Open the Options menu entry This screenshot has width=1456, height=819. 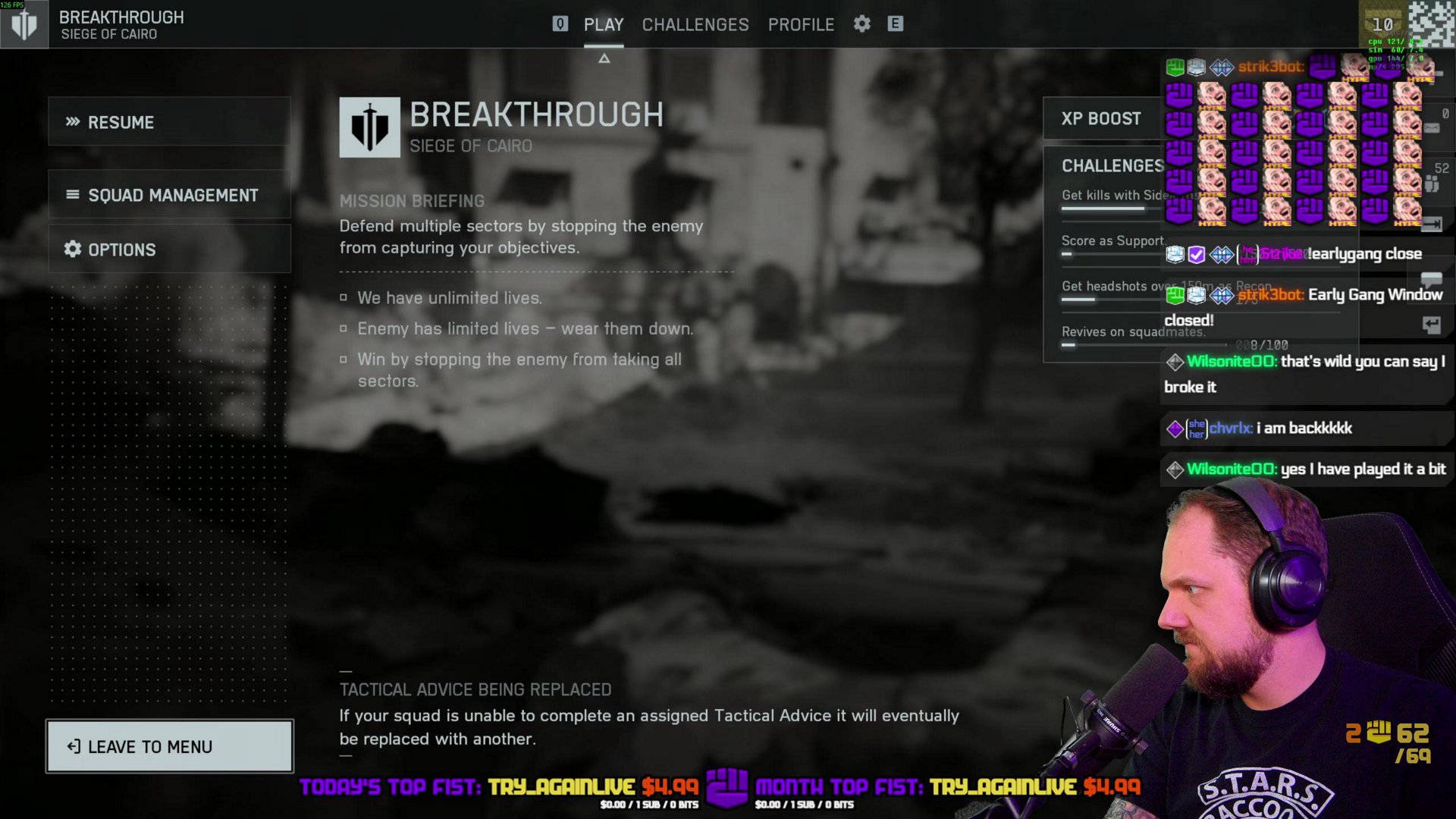click(169, 249)
